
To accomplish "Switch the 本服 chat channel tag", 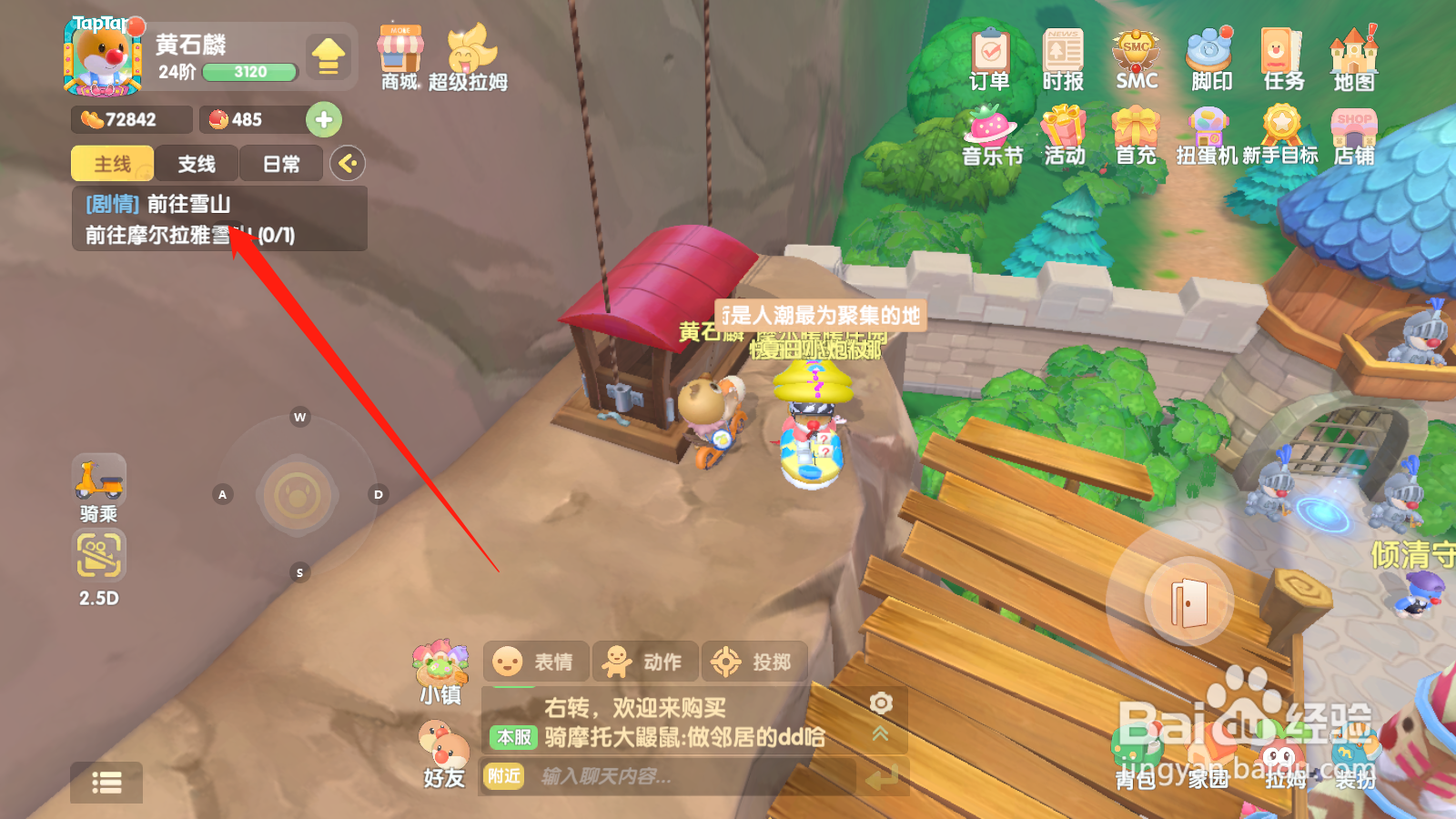I will pyautogui.click(x=511, y=739).
